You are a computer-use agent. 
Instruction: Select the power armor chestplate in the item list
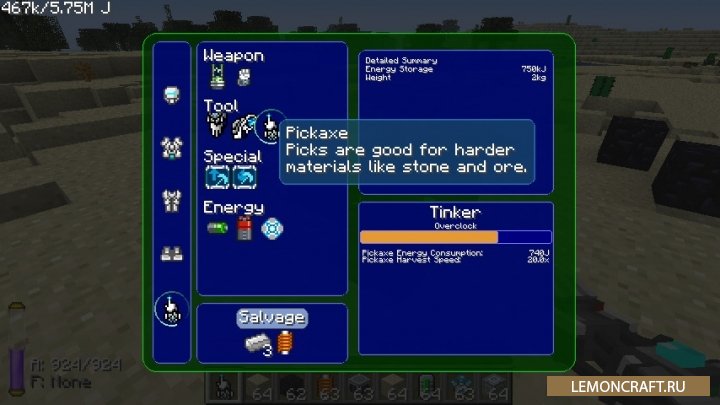tap(170, 148)
